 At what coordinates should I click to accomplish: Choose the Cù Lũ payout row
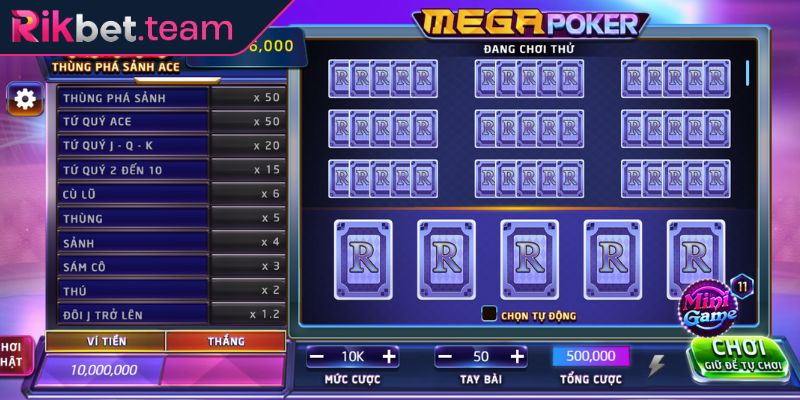pos(170,194)
